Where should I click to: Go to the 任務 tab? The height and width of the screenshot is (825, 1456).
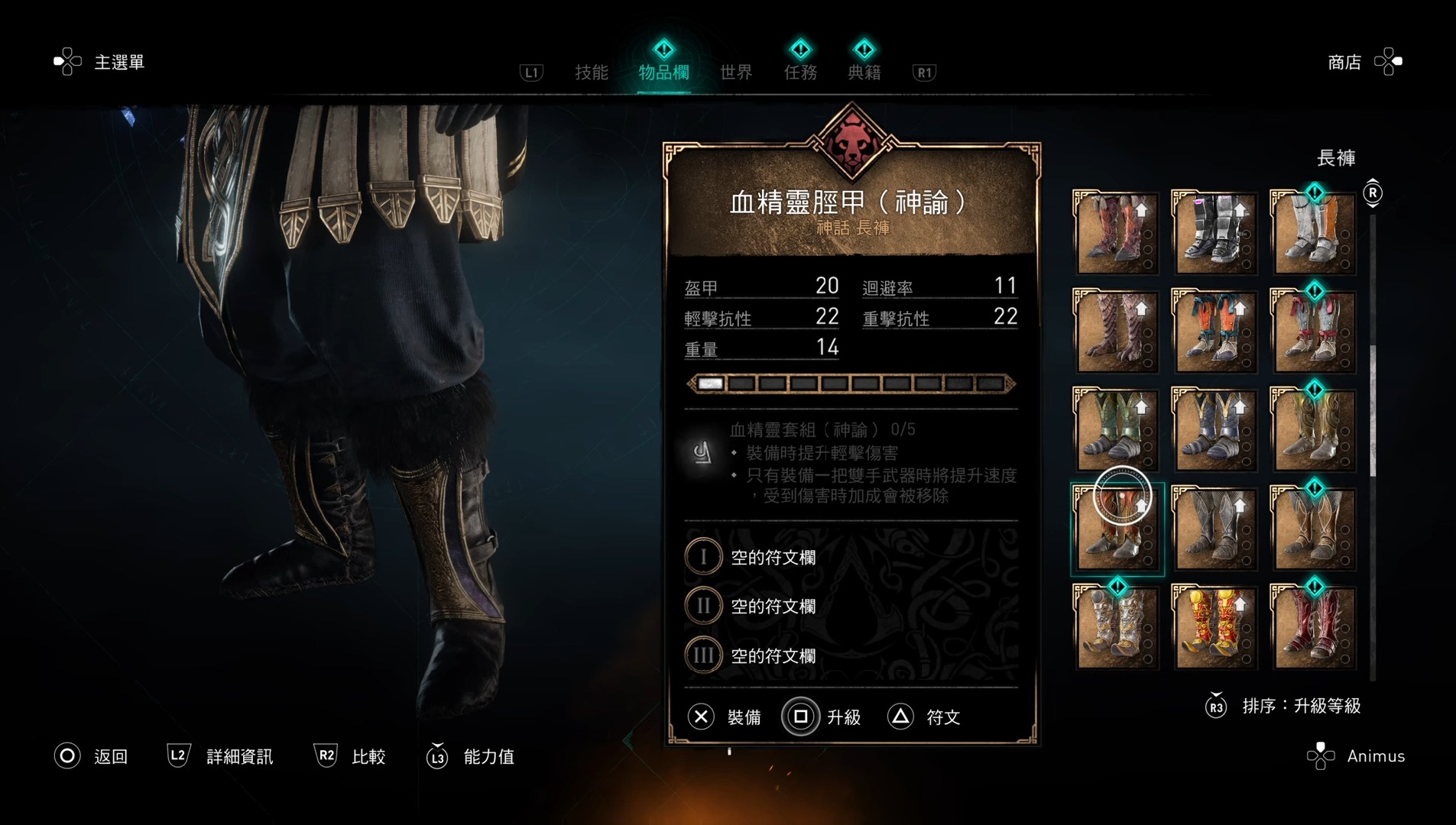pyautogui.click(x=800, y=73)
